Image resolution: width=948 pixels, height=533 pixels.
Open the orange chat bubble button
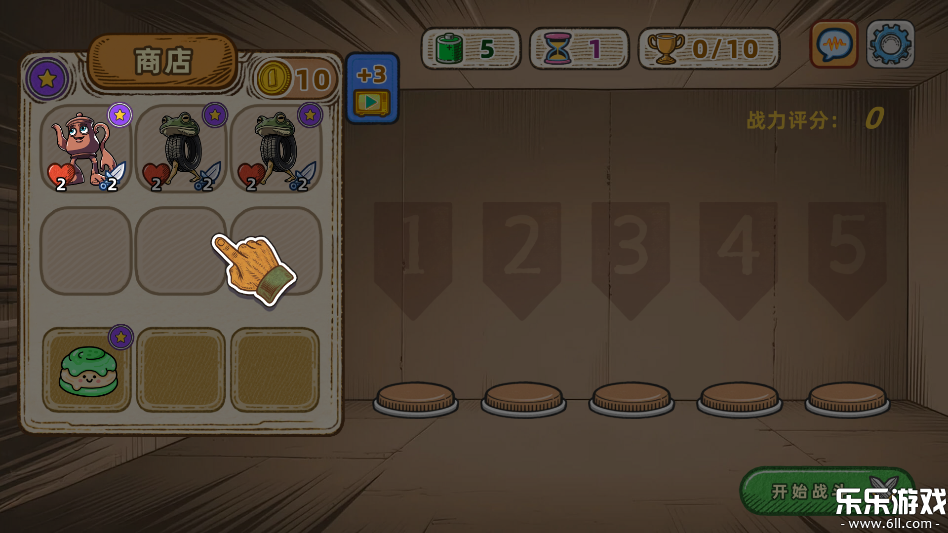point(834,45)
